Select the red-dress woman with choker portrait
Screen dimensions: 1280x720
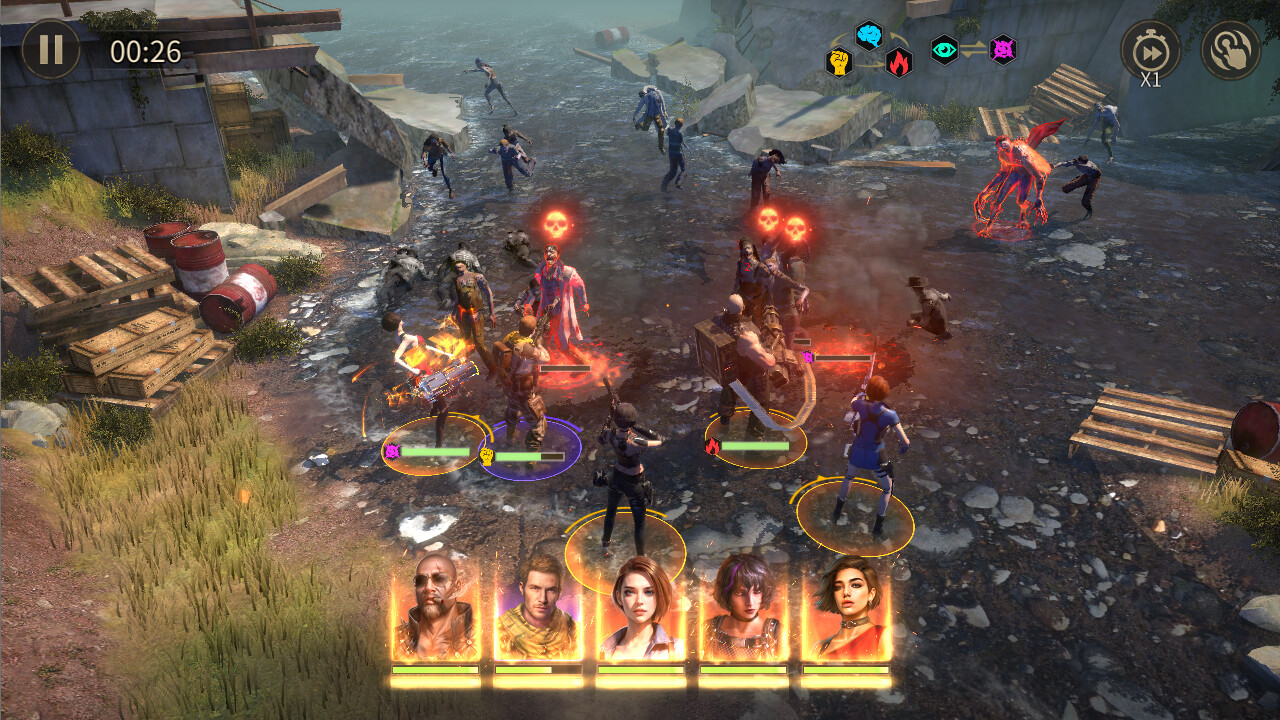point(846,607)
